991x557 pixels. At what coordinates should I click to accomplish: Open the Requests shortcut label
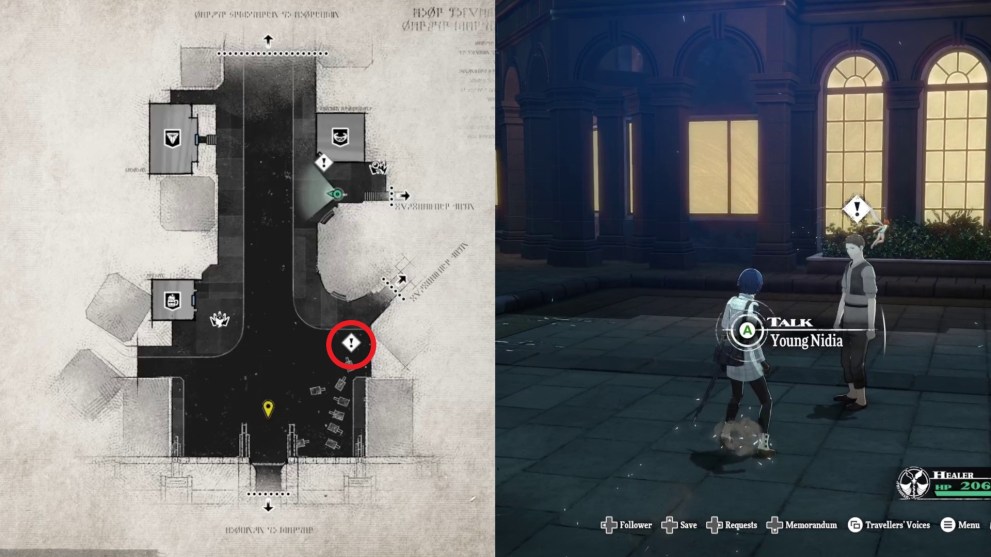[x=739, y=525]
